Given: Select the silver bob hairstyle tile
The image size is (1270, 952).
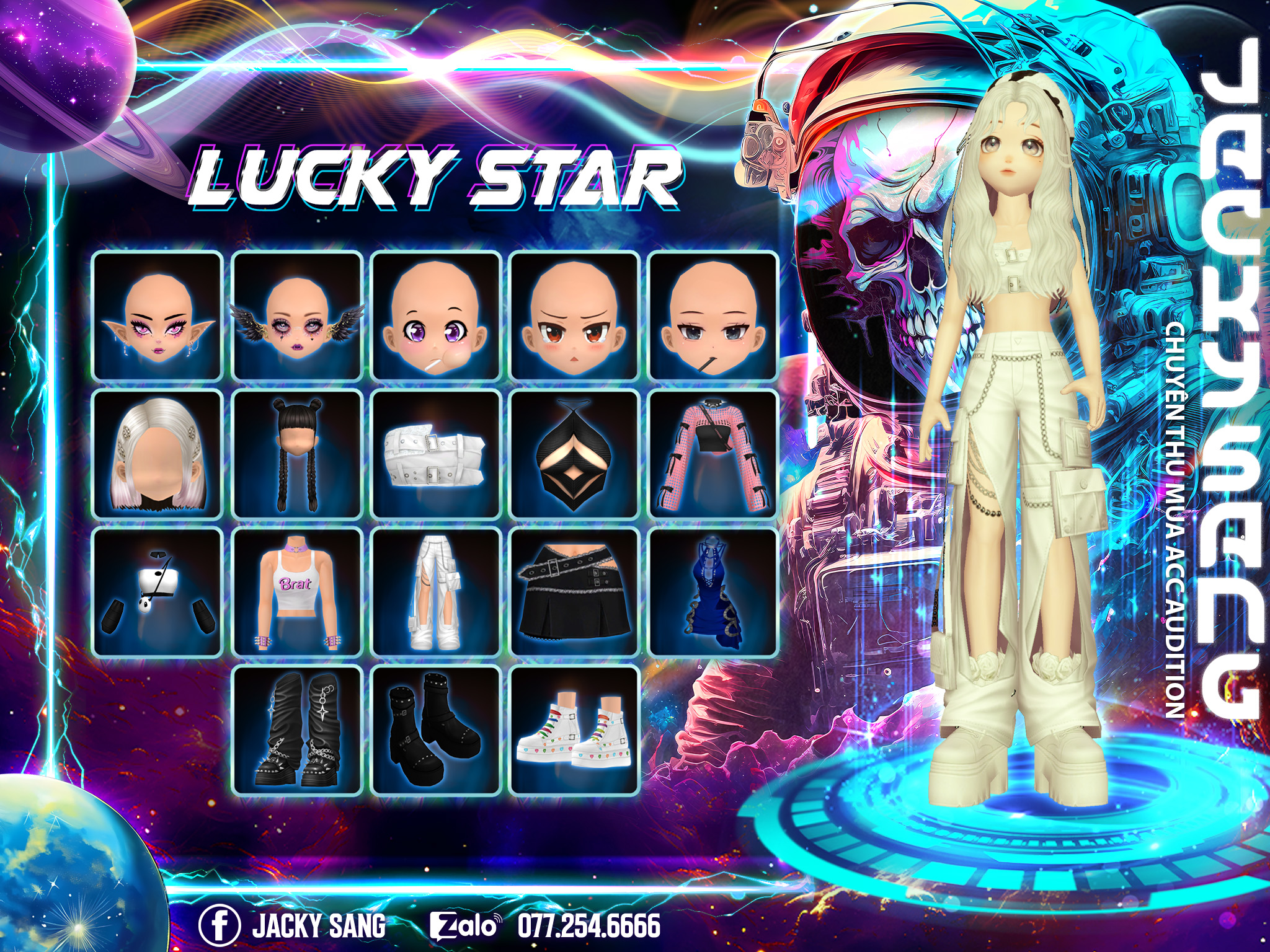Looking at the screenshot, I should click(158, 454).
